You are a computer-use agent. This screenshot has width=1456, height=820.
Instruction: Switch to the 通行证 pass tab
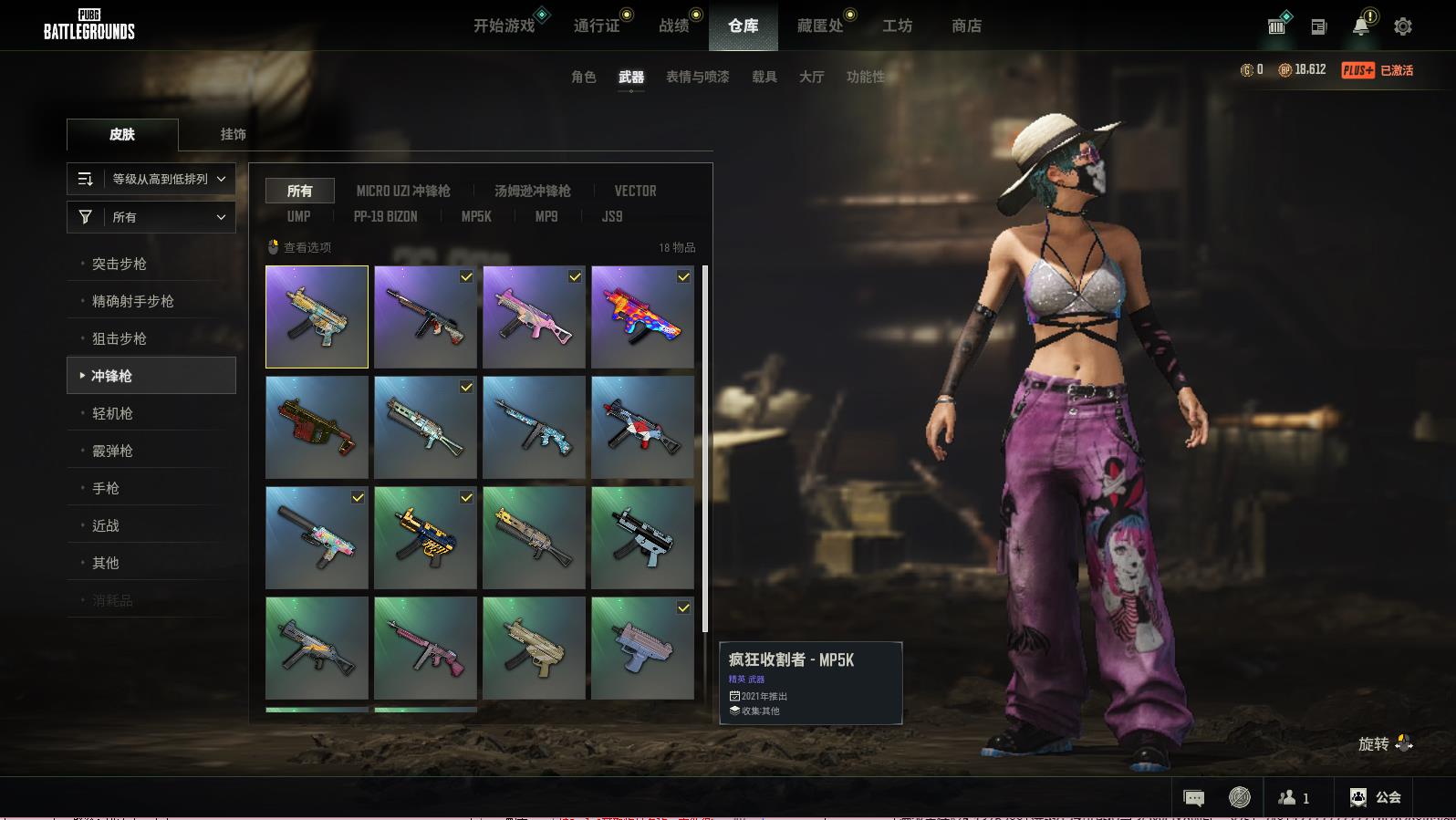[x=597, y=26]
